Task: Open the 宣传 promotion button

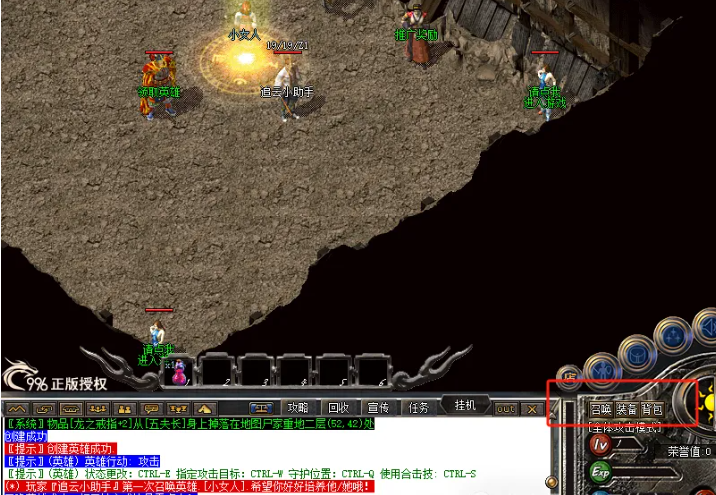Action: (378, 408)
